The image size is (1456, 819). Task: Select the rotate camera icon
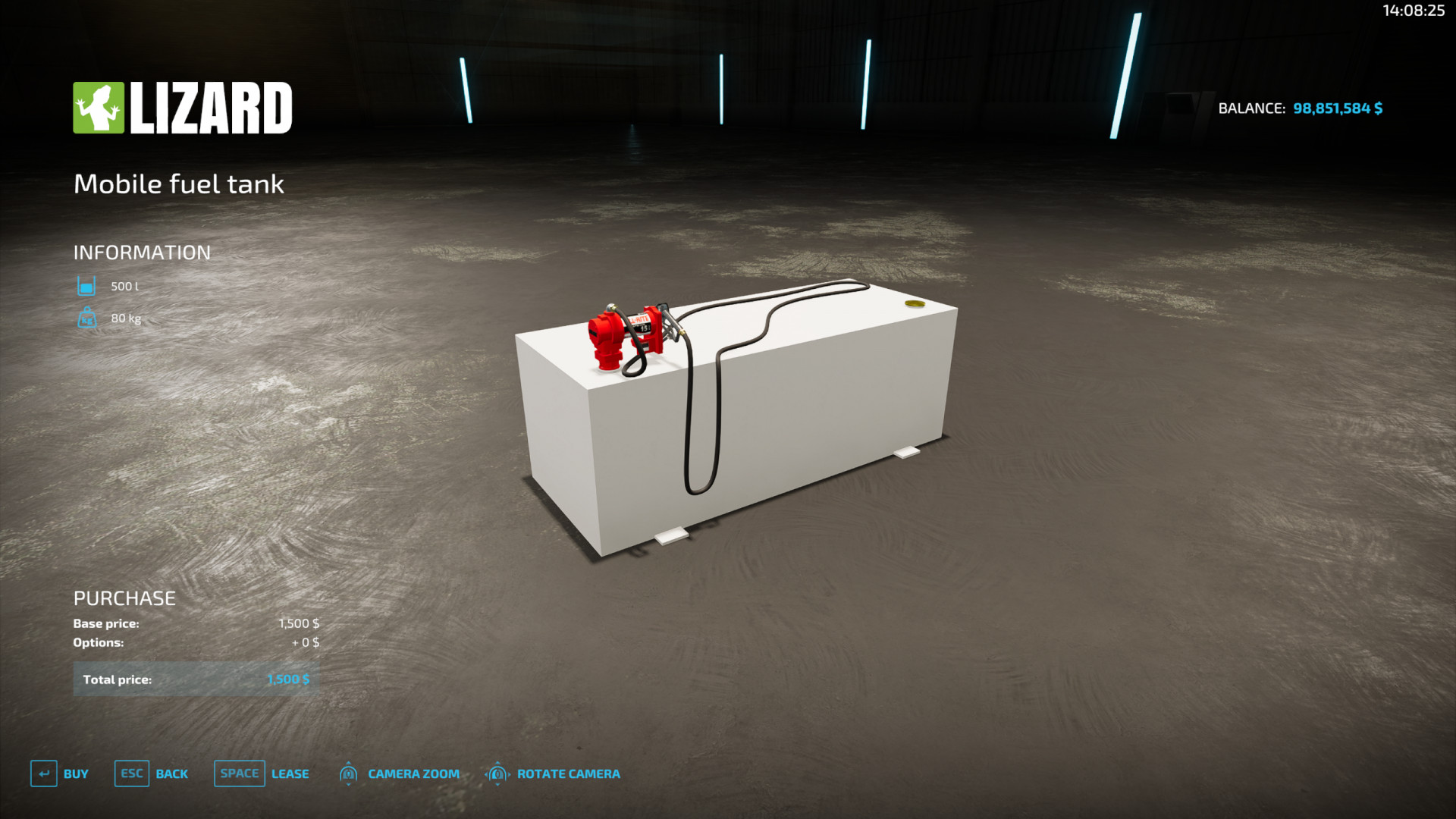(497, 773)
